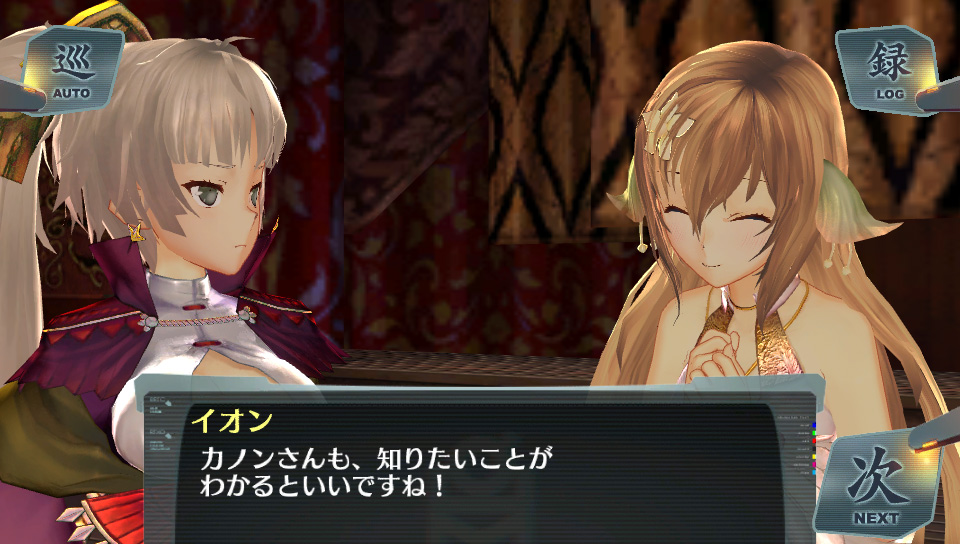Screen dimensions: 960x544
Task: Toggle AUTO dialogue advance
Action: (71, 71)
